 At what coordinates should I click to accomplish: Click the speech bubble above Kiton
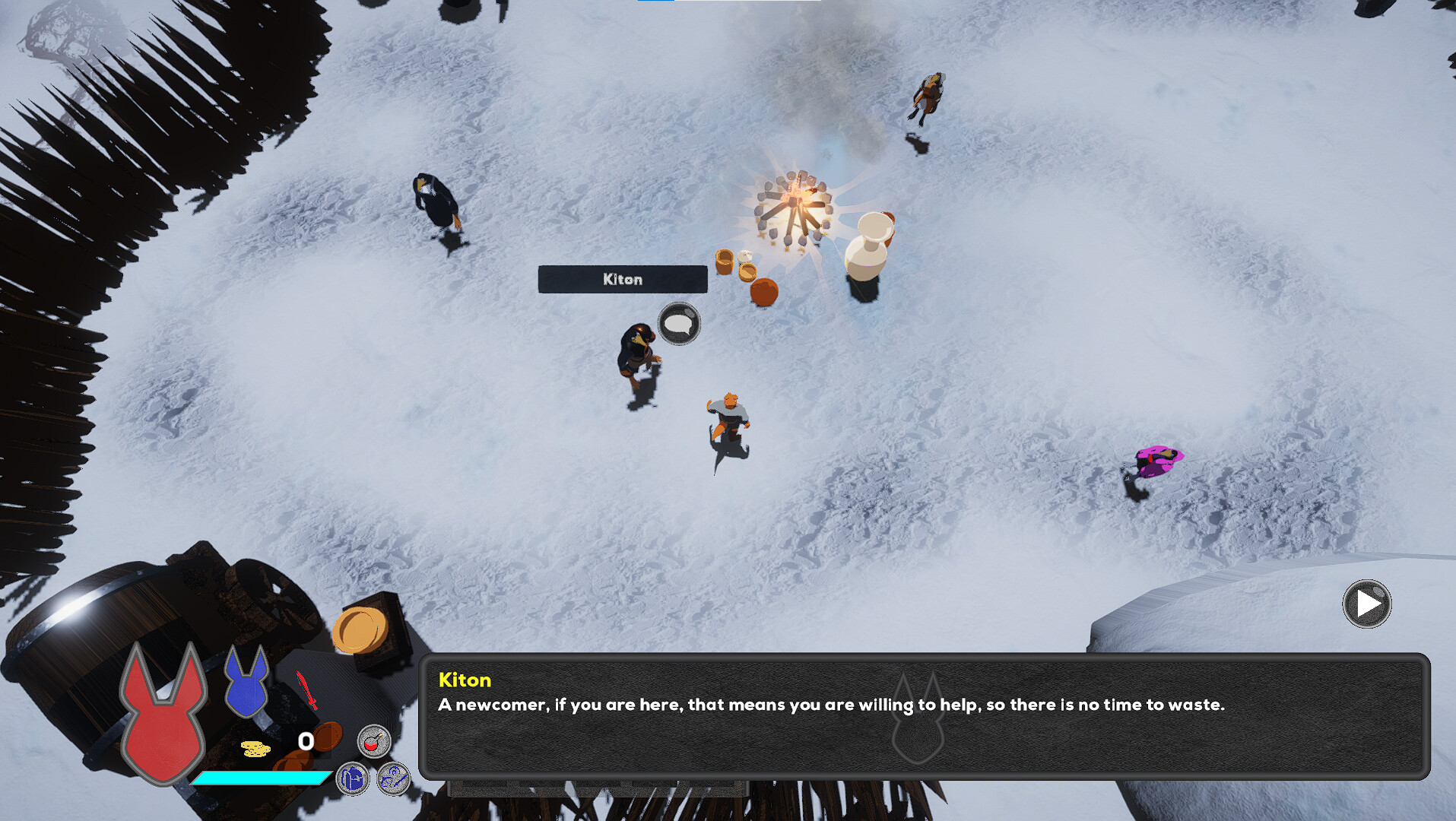pyautogui.click(x=678, y=324)
